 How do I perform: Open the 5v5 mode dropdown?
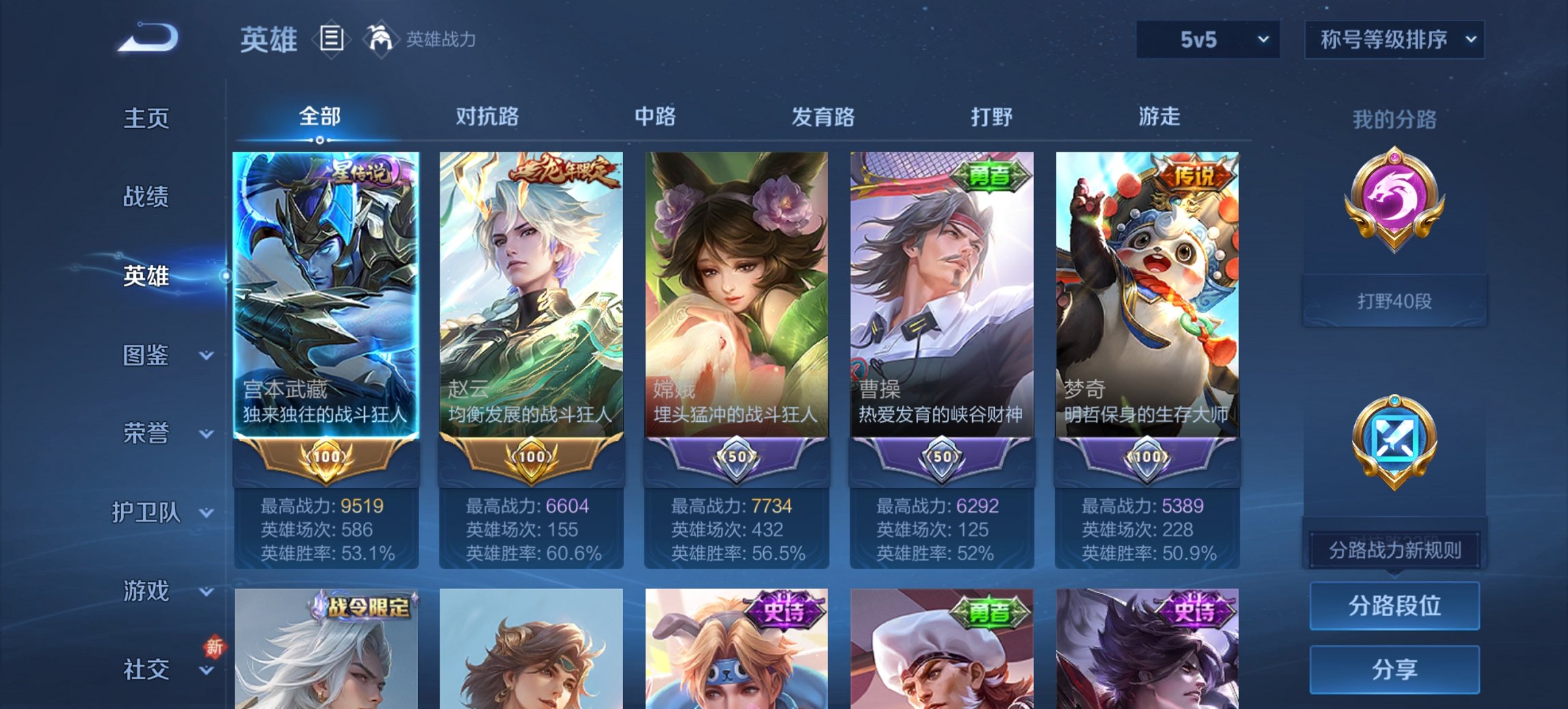pyautogui.click(x=1207, y=39)
